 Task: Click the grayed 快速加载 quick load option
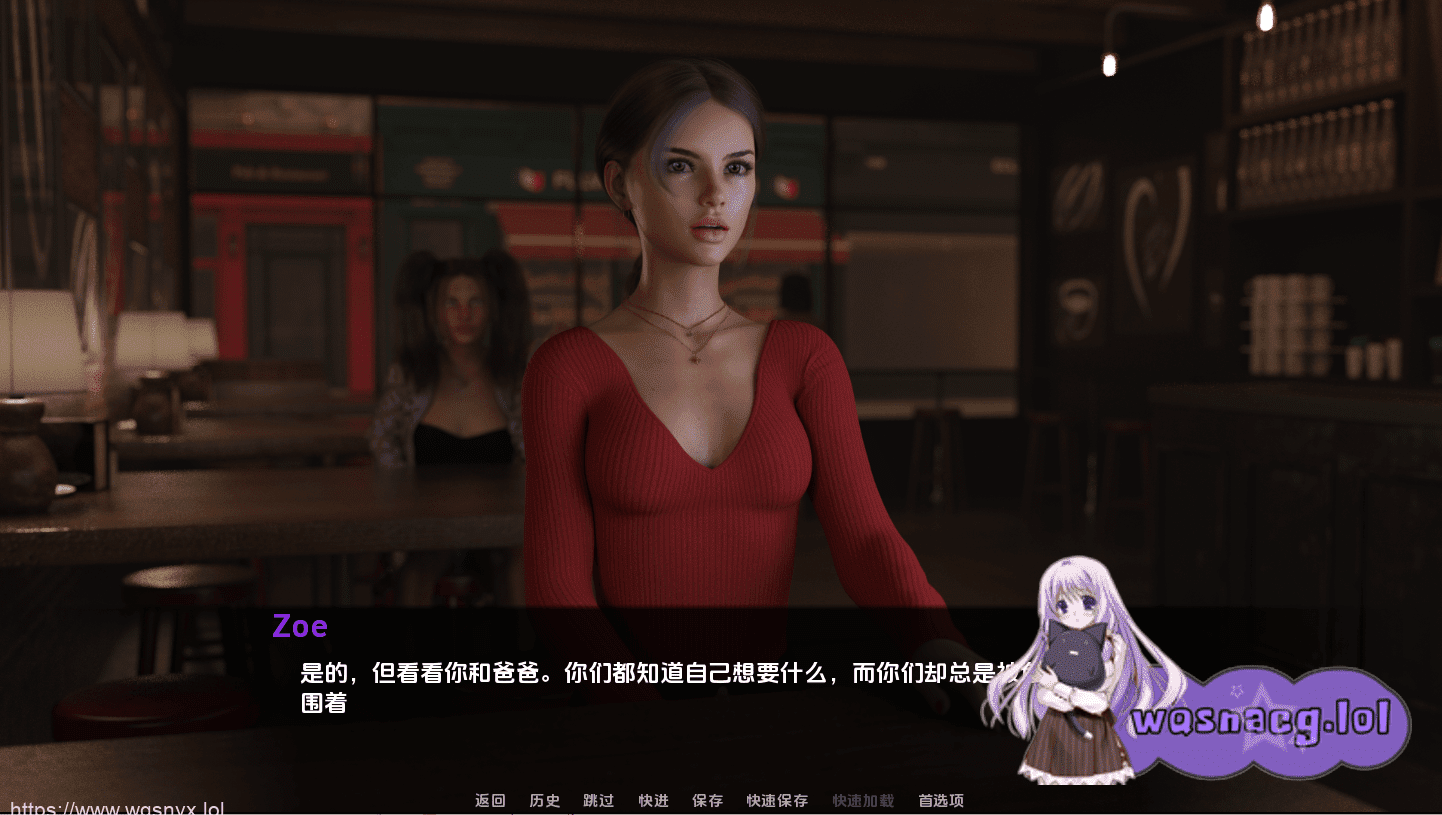(x=861, y=800)
